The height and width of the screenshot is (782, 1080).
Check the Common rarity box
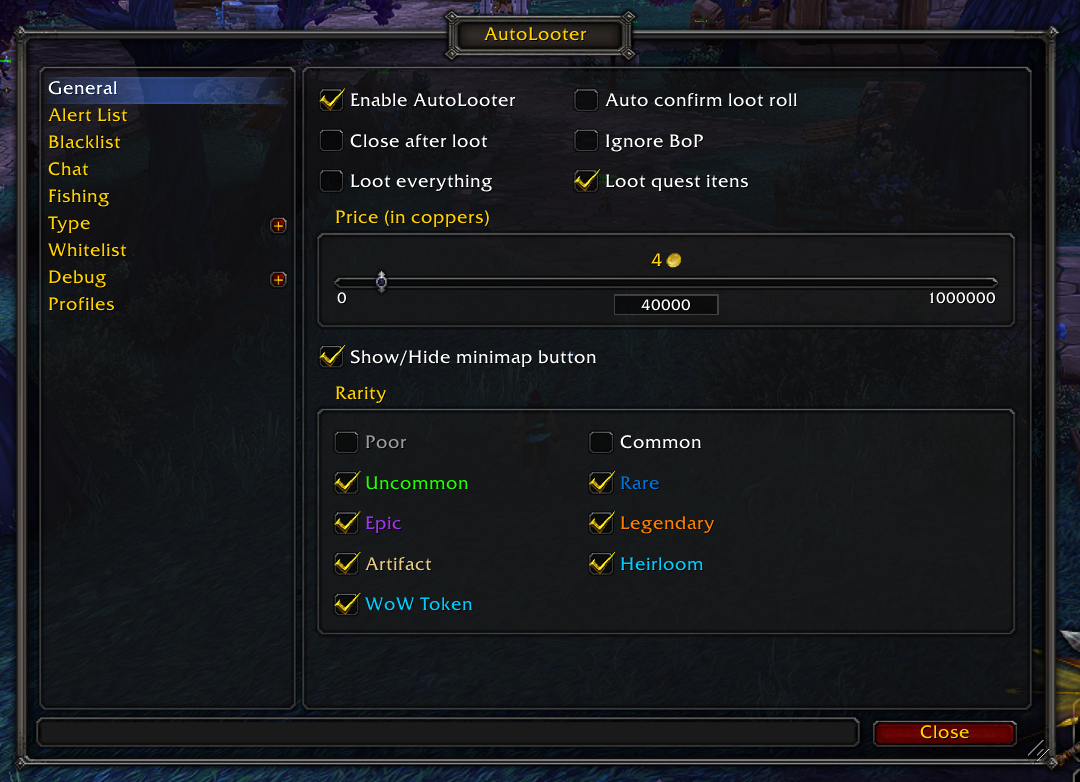pos(601,442)
